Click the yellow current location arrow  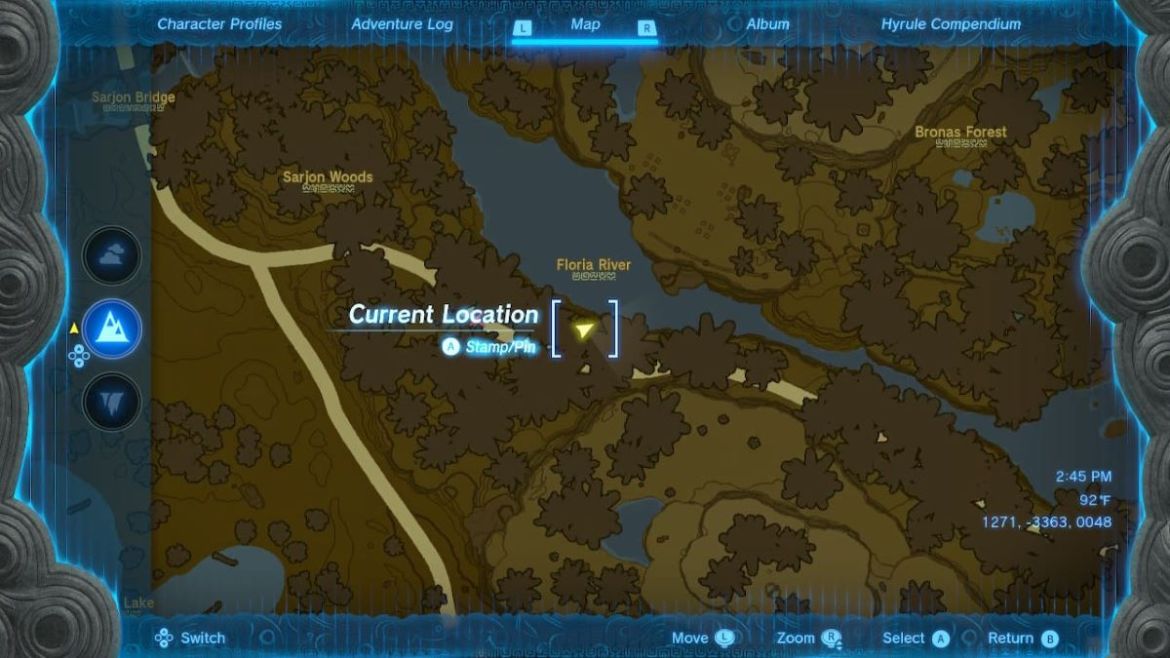[584, 329]
